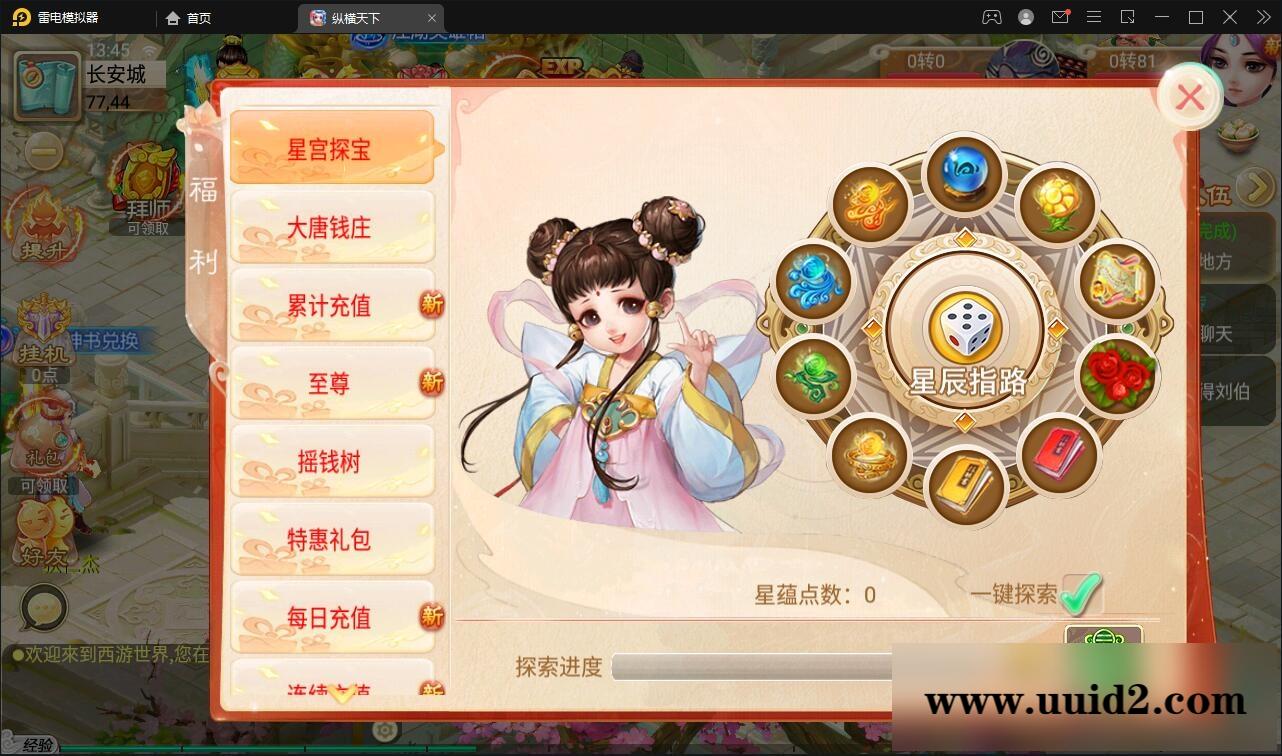
Task: Switch to the 星宫探宝 tab
Action: click(x=333, y=148)
